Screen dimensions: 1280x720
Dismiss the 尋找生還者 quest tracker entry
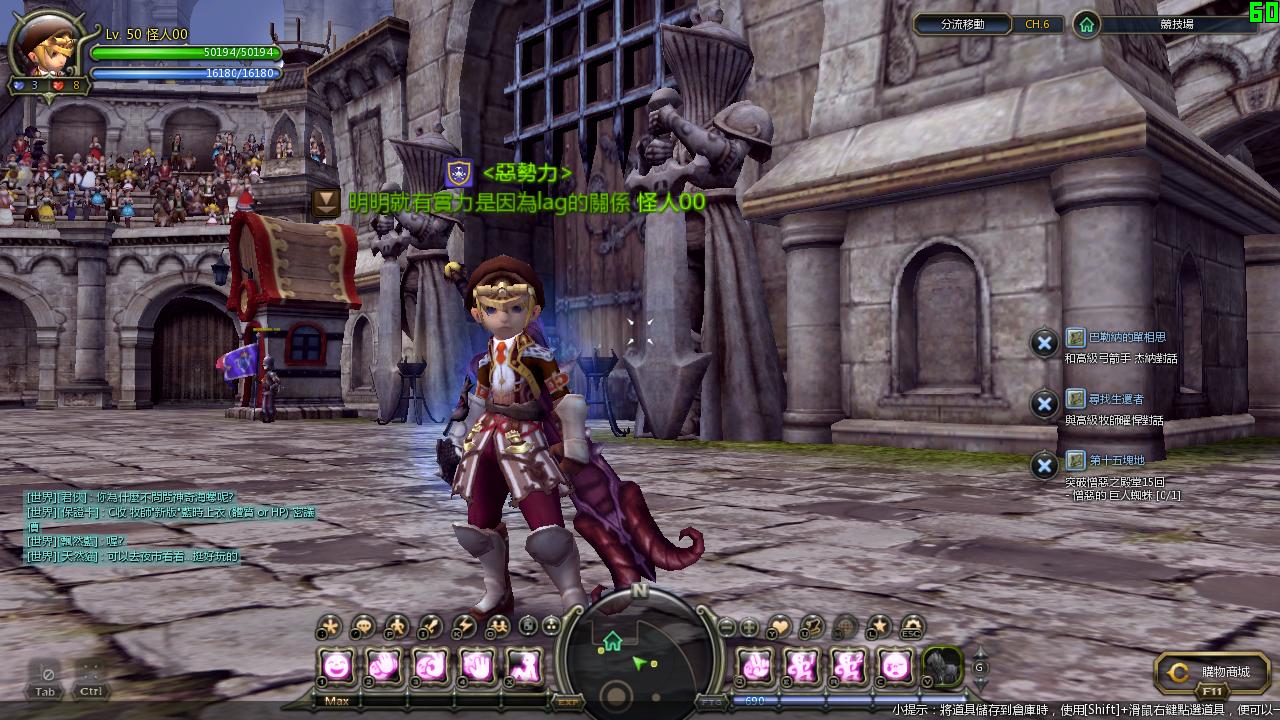[1044, 404]
